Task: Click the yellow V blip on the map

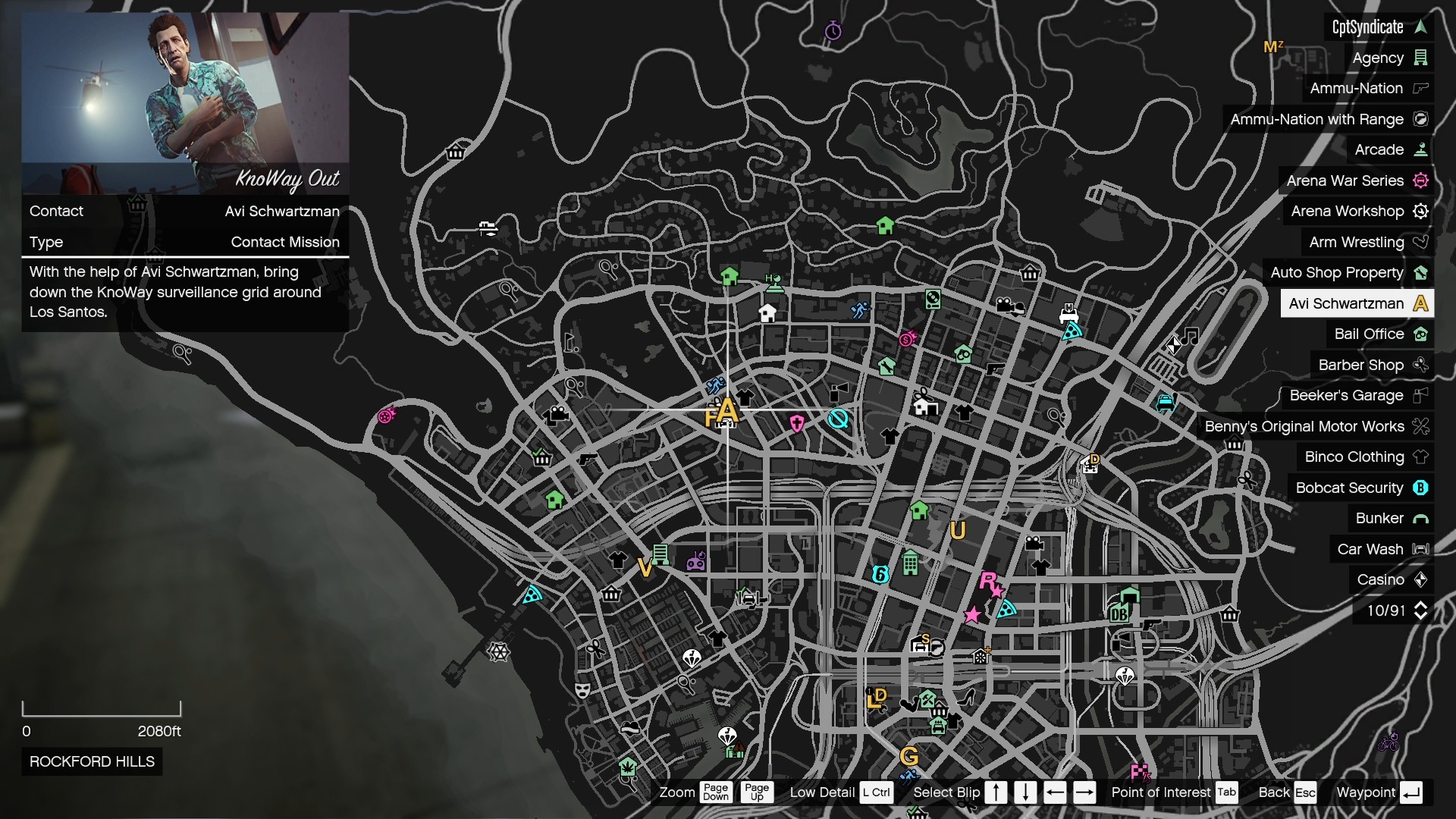Action: coord(644,566)
